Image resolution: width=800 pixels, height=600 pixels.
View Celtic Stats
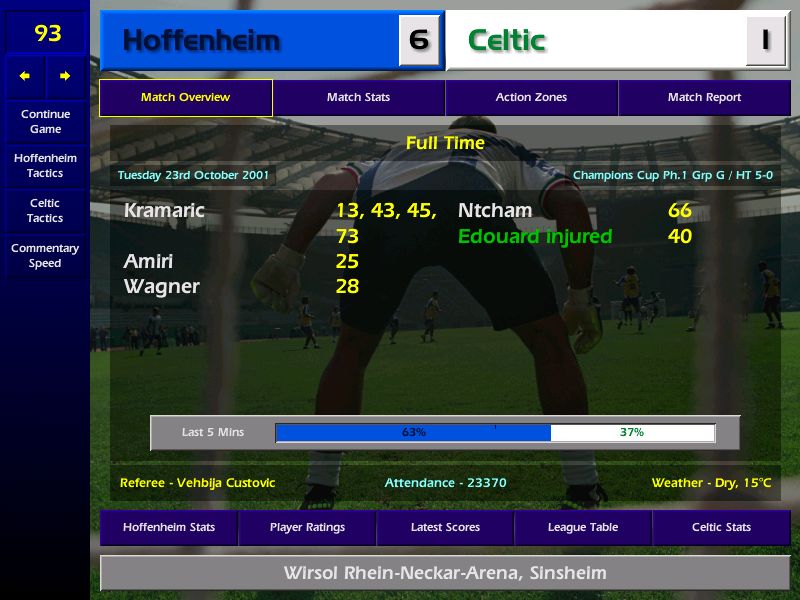coord(721,528)
